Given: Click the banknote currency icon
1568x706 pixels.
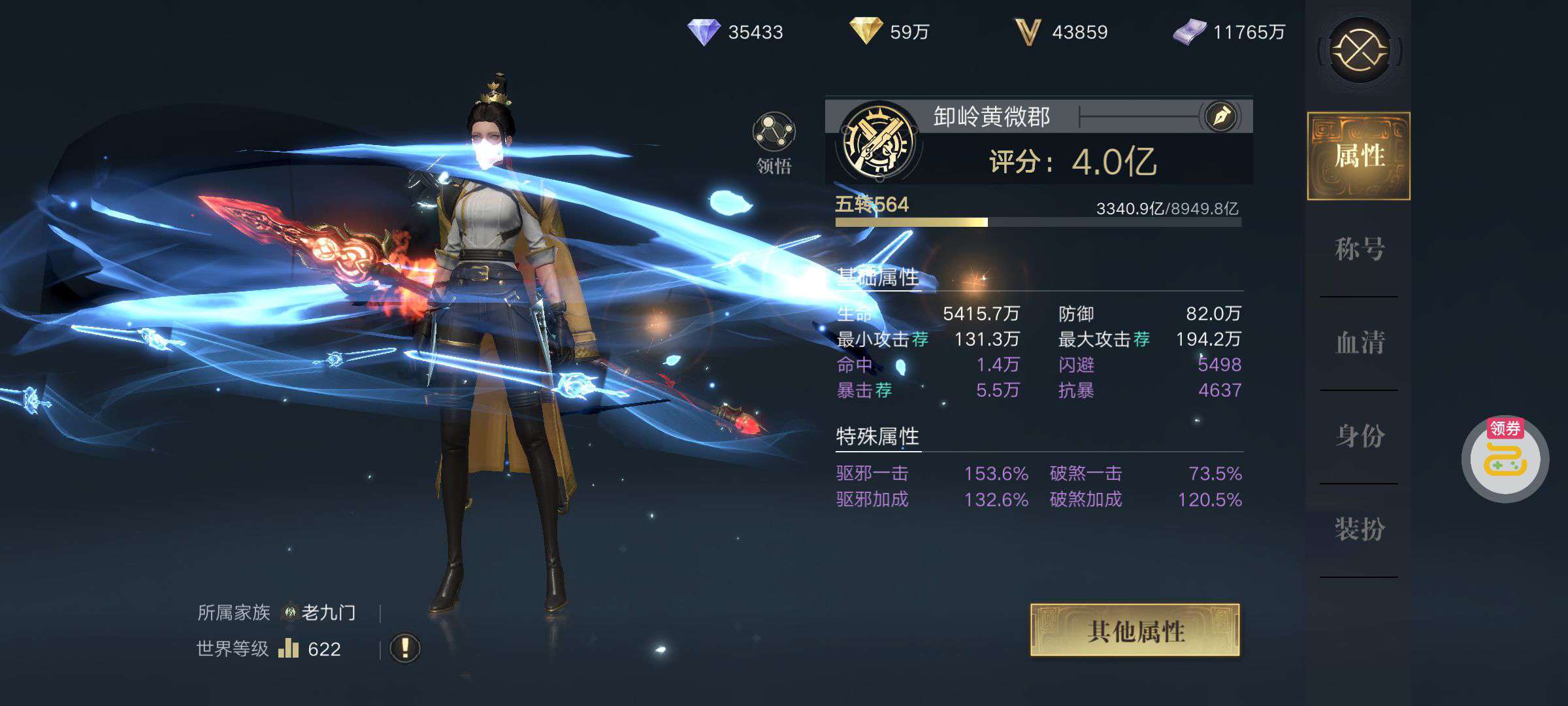Looking at the screenshot, I should tap(1189, 32).
